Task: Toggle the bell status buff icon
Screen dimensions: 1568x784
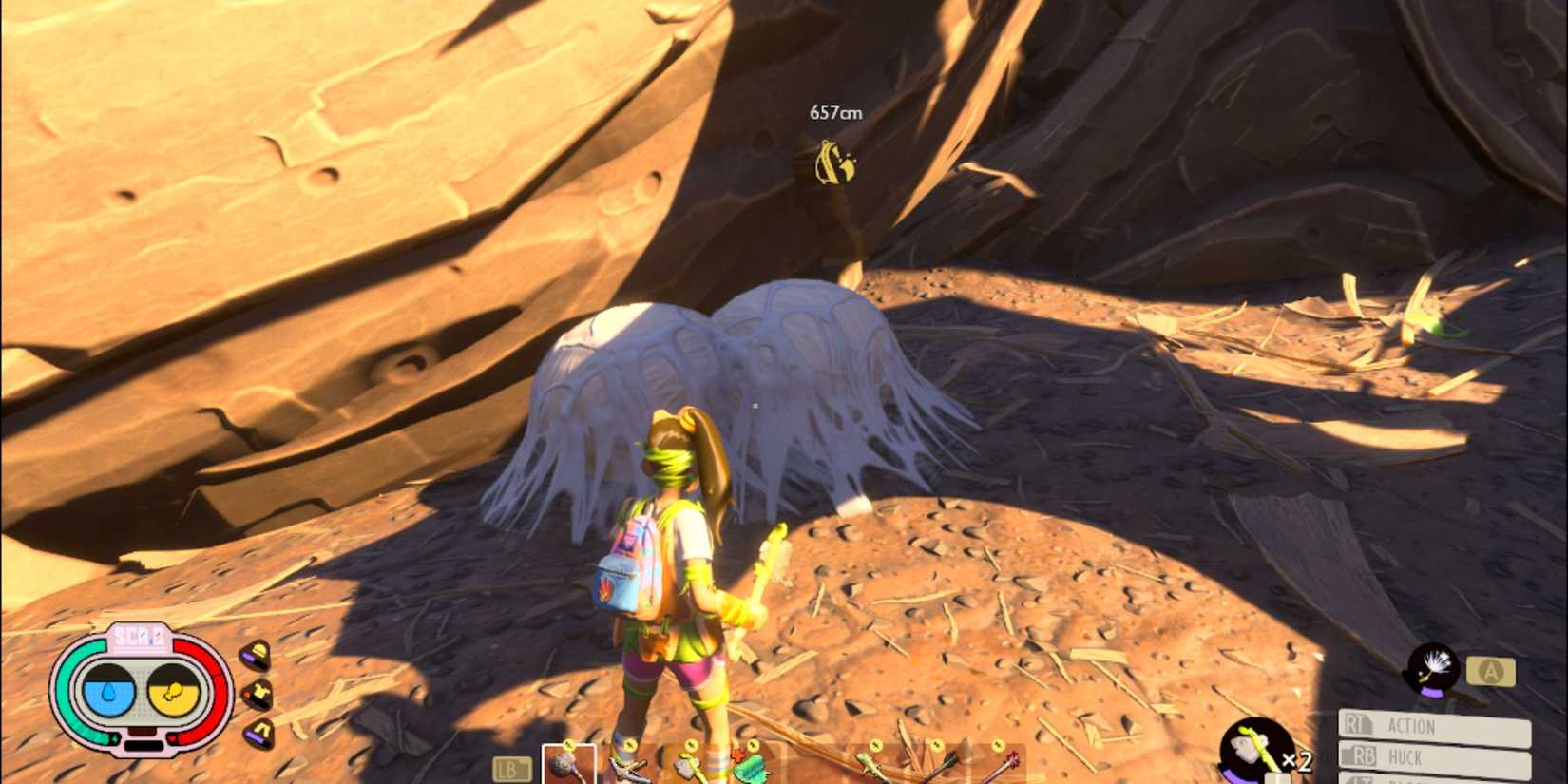Action: tap(257, 656)
